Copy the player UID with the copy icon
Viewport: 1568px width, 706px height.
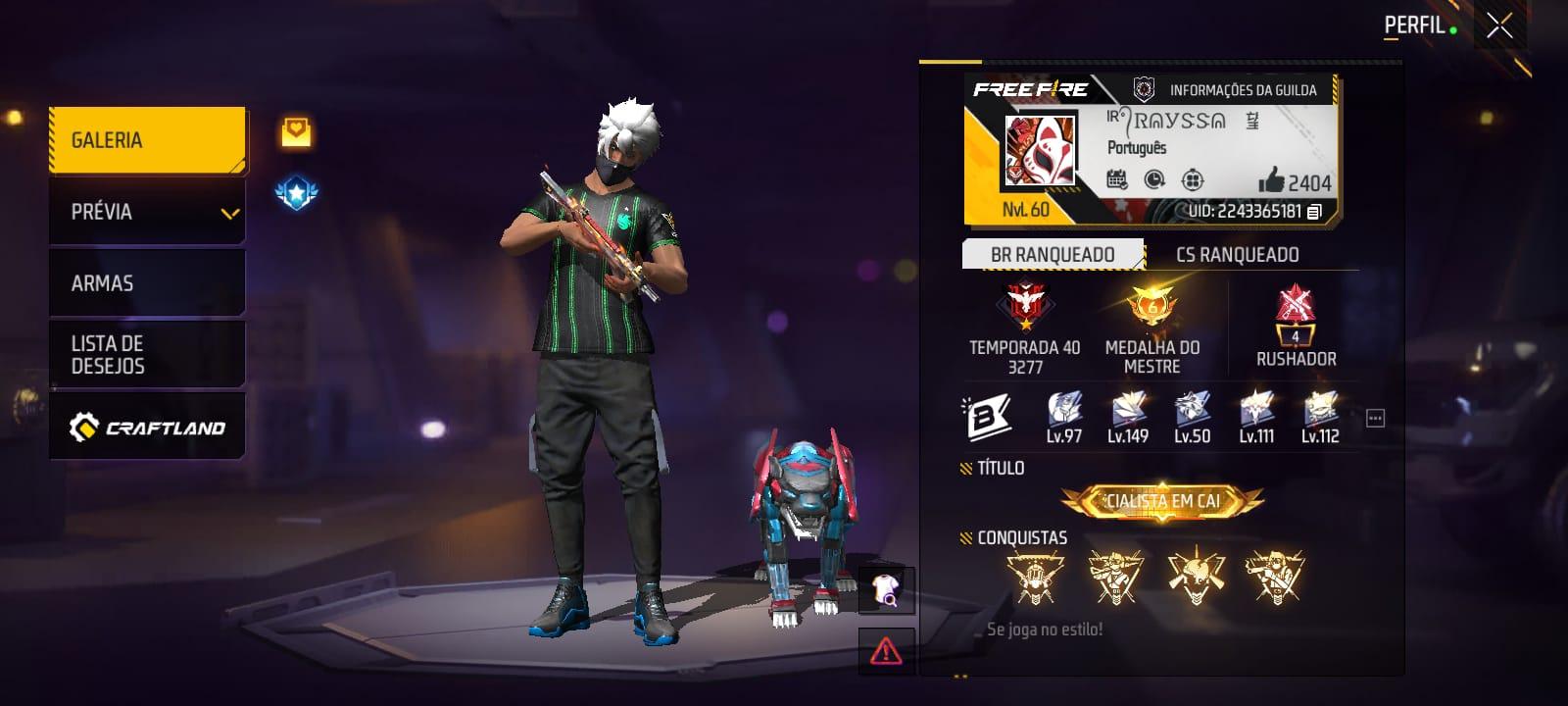pyautogui.click(x=1315, y=211)
